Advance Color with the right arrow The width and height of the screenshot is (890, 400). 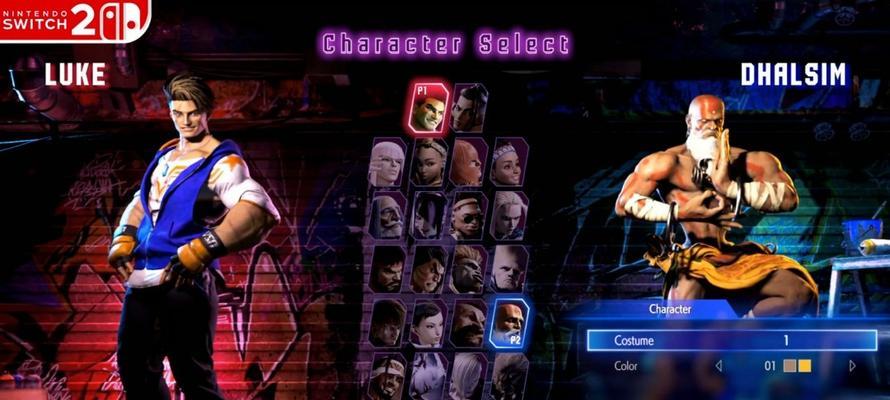pyautogui.click(x=852, y=366)
